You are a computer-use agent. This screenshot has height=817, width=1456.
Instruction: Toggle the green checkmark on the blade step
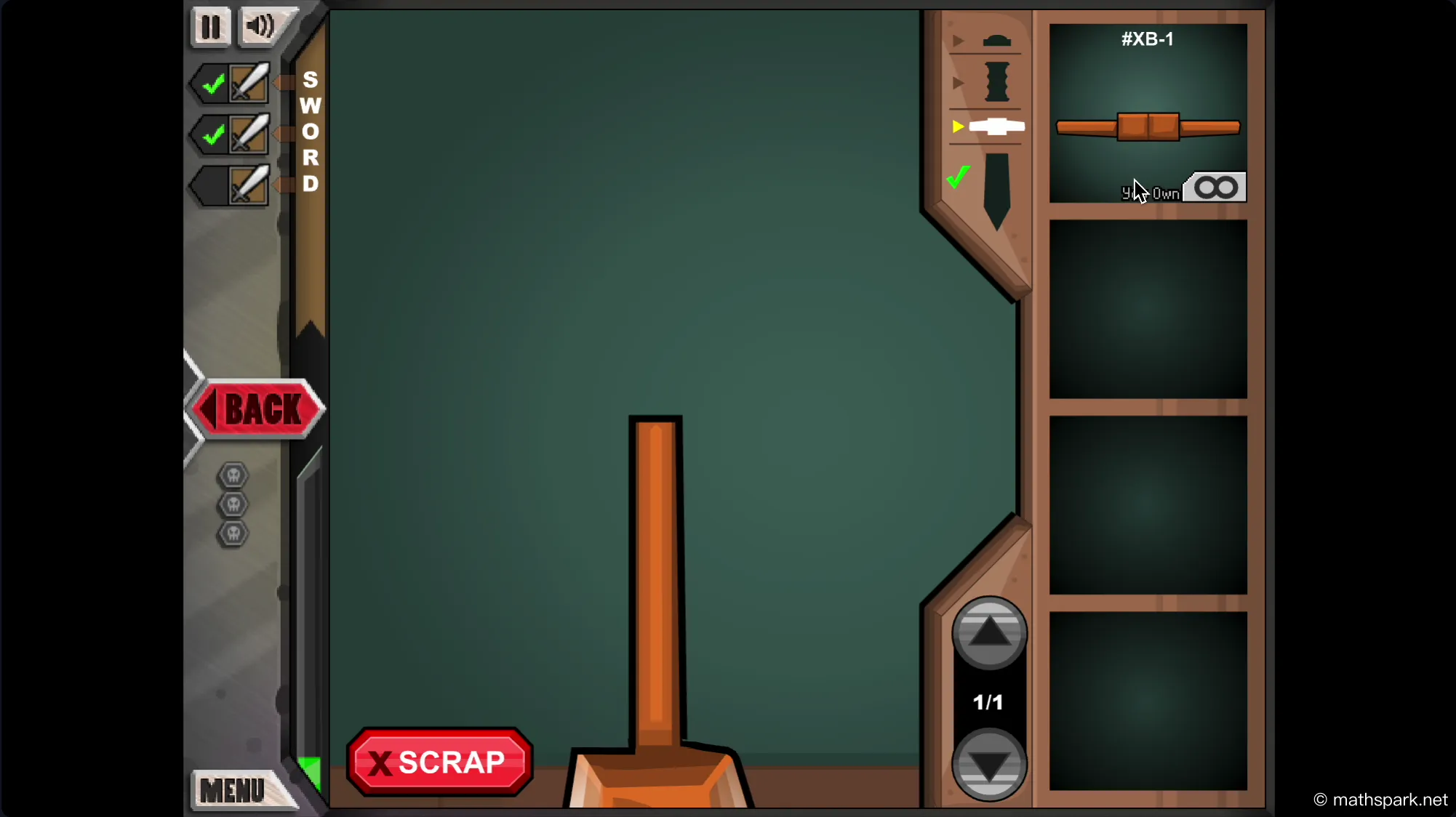pyautogui.click(x=958, y=176)
